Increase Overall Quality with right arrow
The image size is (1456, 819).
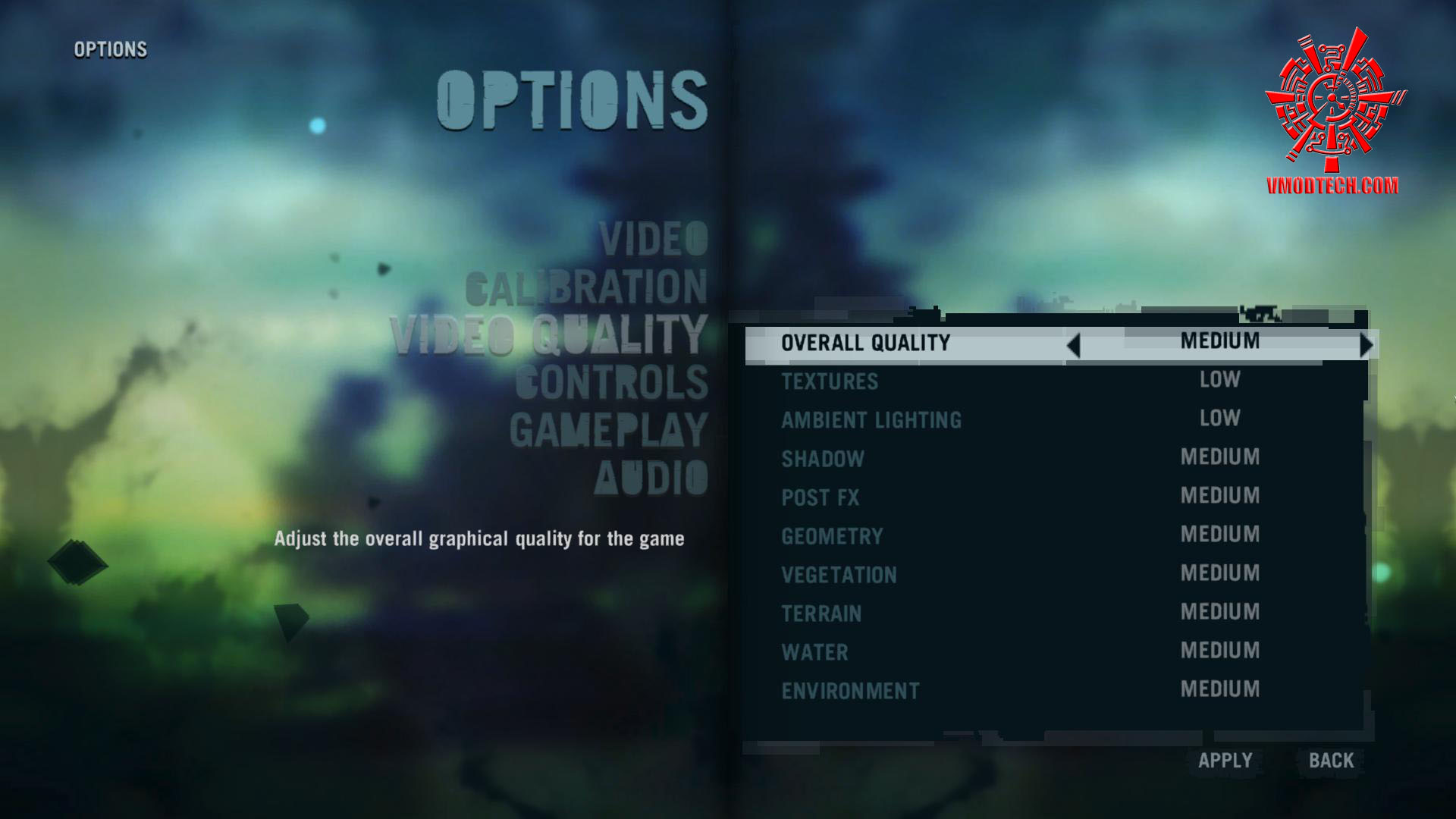pyautogui.click(x=1366, y=346)
